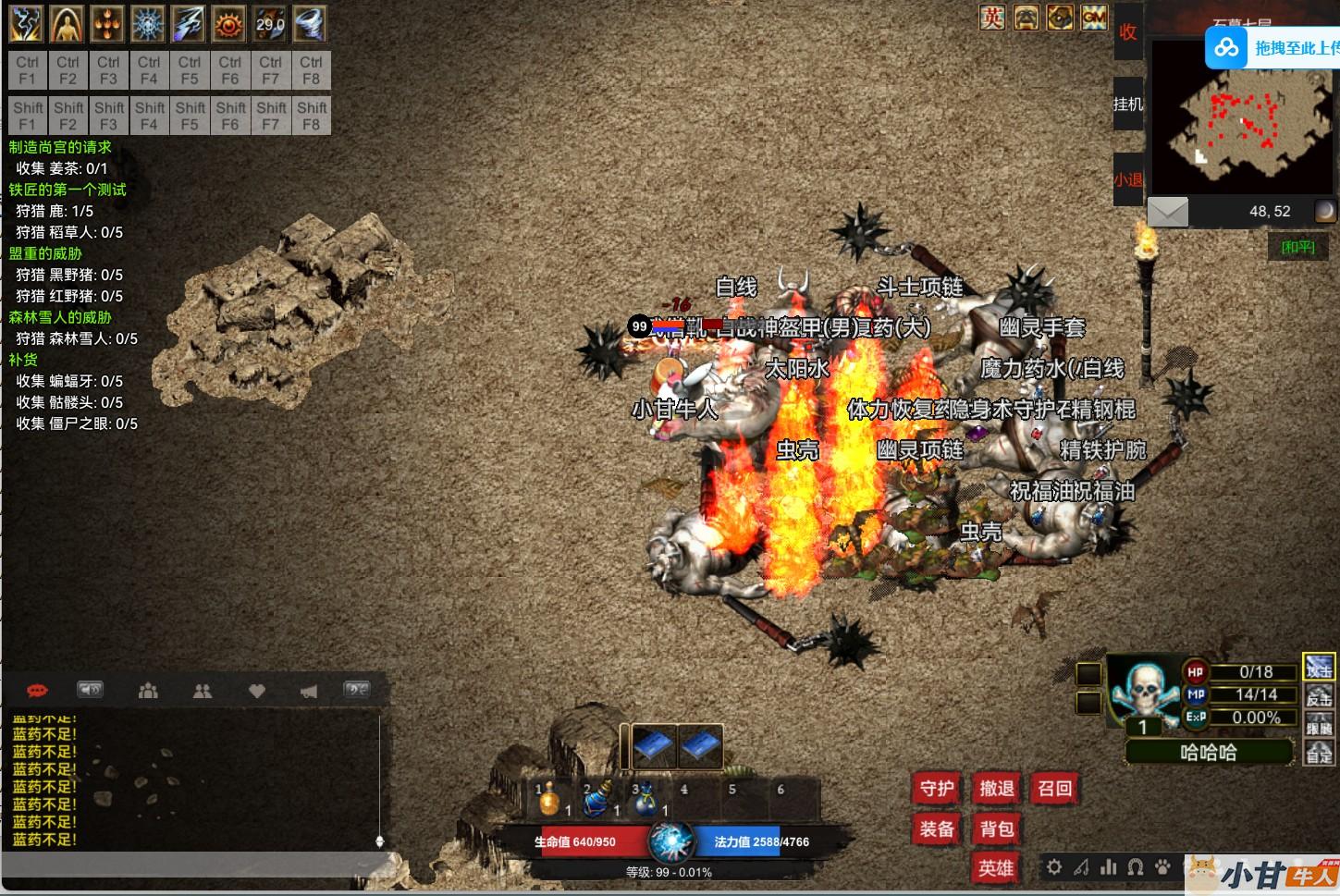Use the blue mana potion in slot 2

[x=597, y=799]
